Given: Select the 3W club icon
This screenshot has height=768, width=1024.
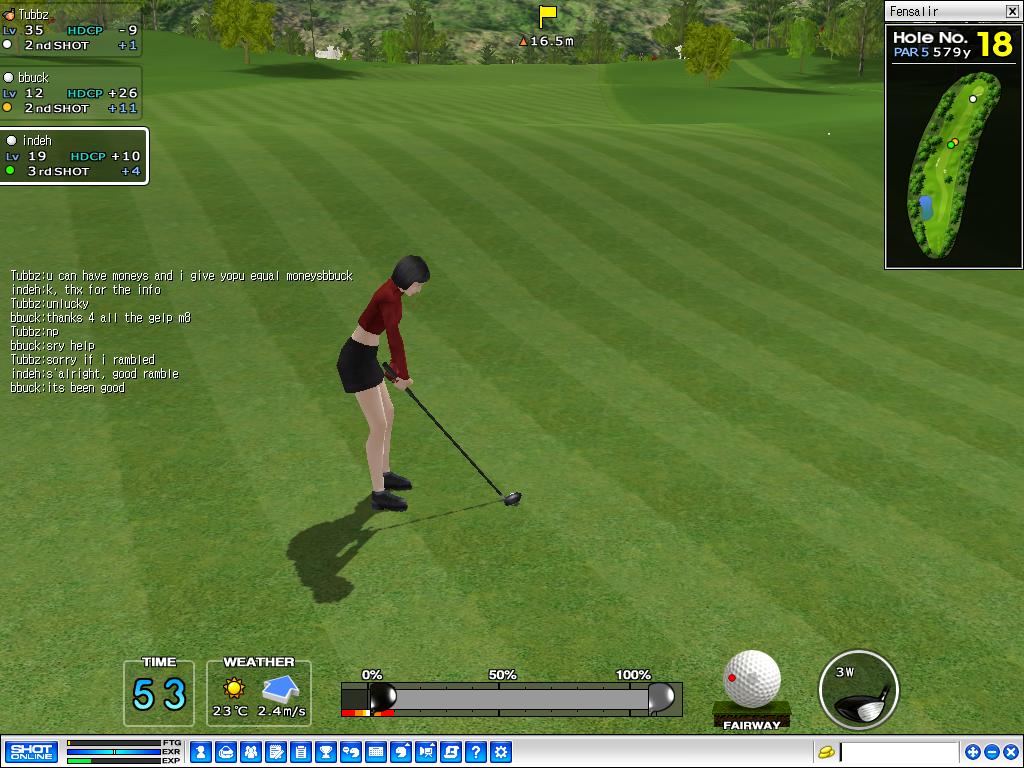Looking at the screenshot, I should tap(858, 690).
